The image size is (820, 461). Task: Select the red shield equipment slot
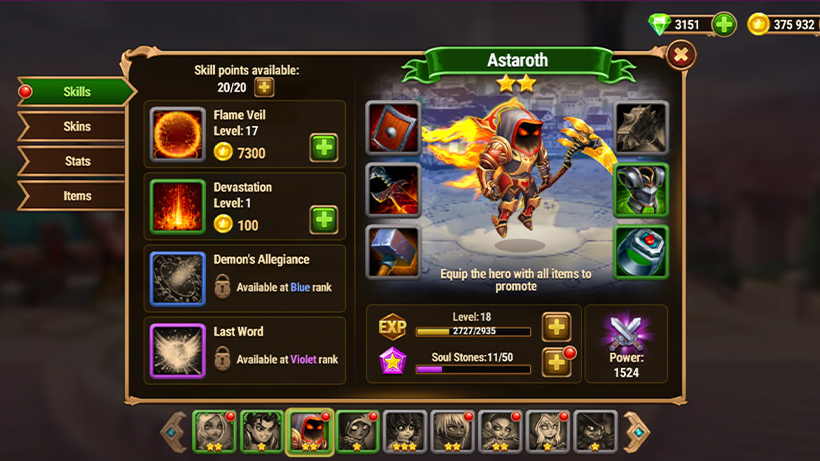click(392, 127)
